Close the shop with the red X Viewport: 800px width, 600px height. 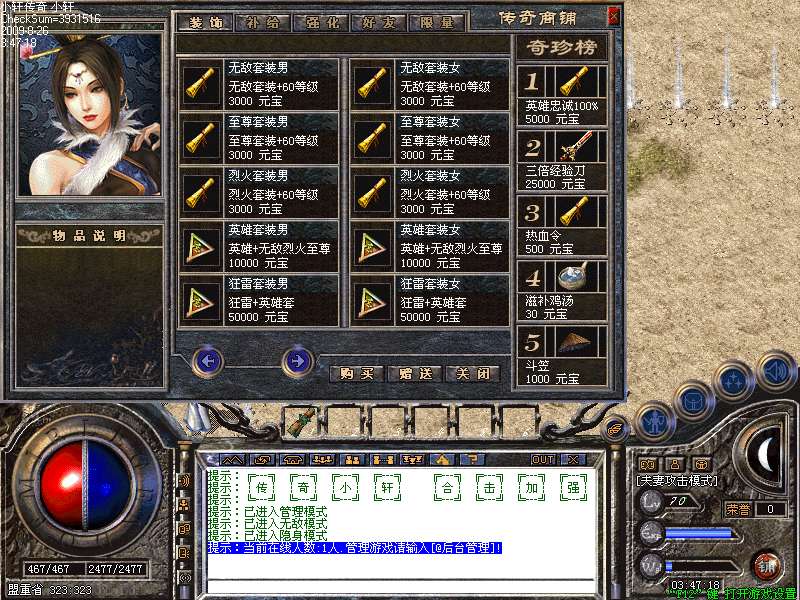(x=613, y=16)
